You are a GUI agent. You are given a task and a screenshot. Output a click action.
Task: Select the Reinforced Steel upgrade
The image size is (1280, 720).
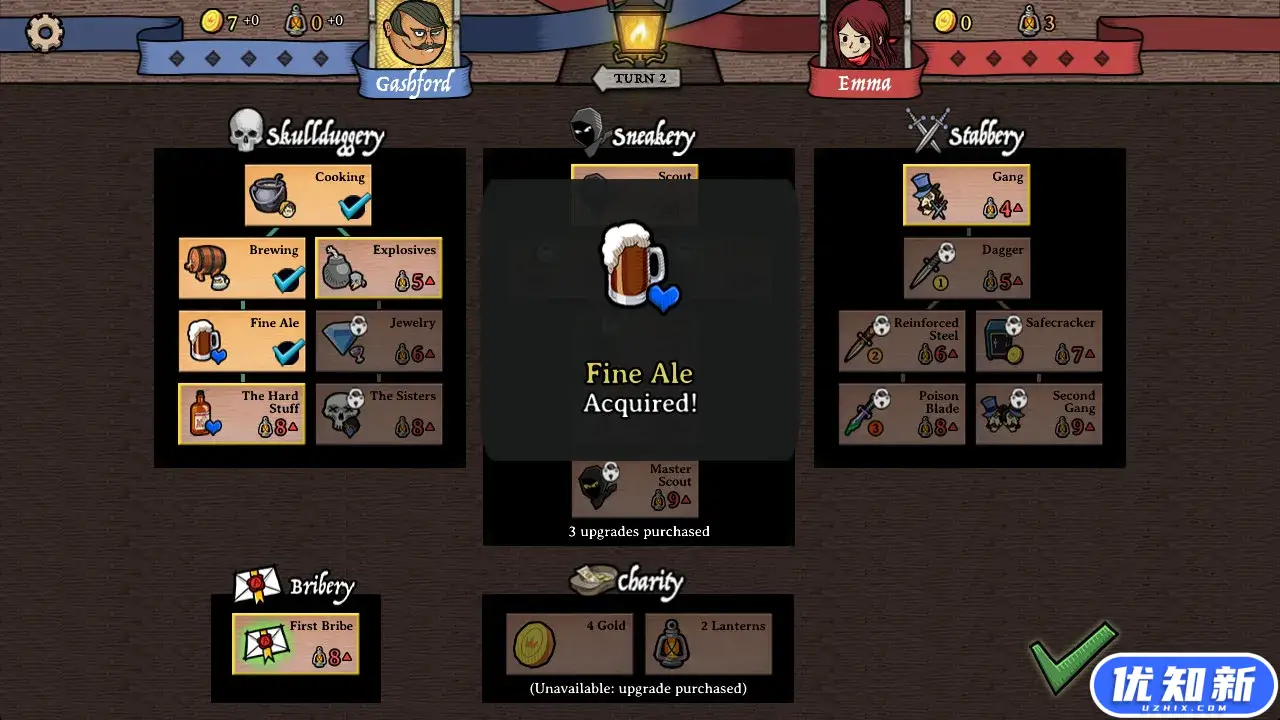902,341
